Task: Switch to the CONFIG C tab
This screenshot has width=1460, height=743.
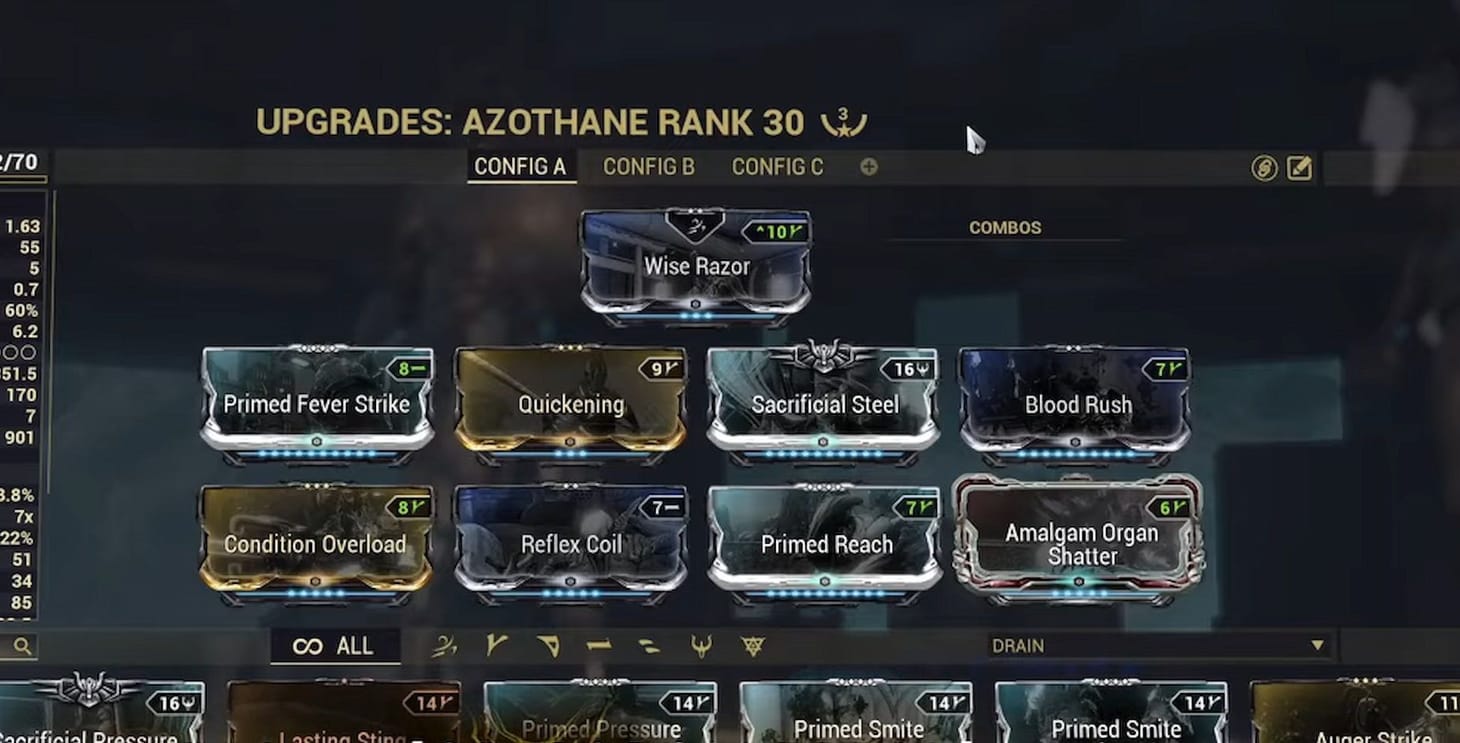Action: (x=777, y=167)
